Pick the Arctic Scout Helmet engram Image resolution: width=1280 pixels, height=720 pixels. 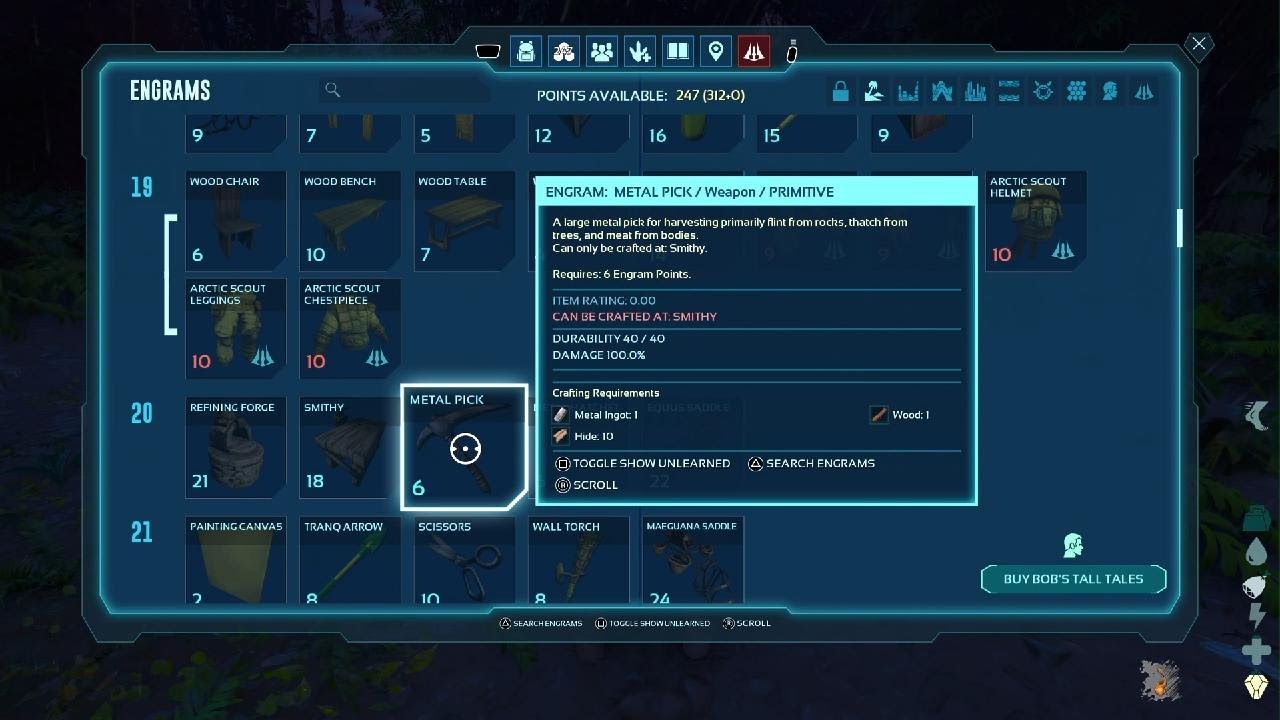pyautogui.click(x=1035, y=222)
